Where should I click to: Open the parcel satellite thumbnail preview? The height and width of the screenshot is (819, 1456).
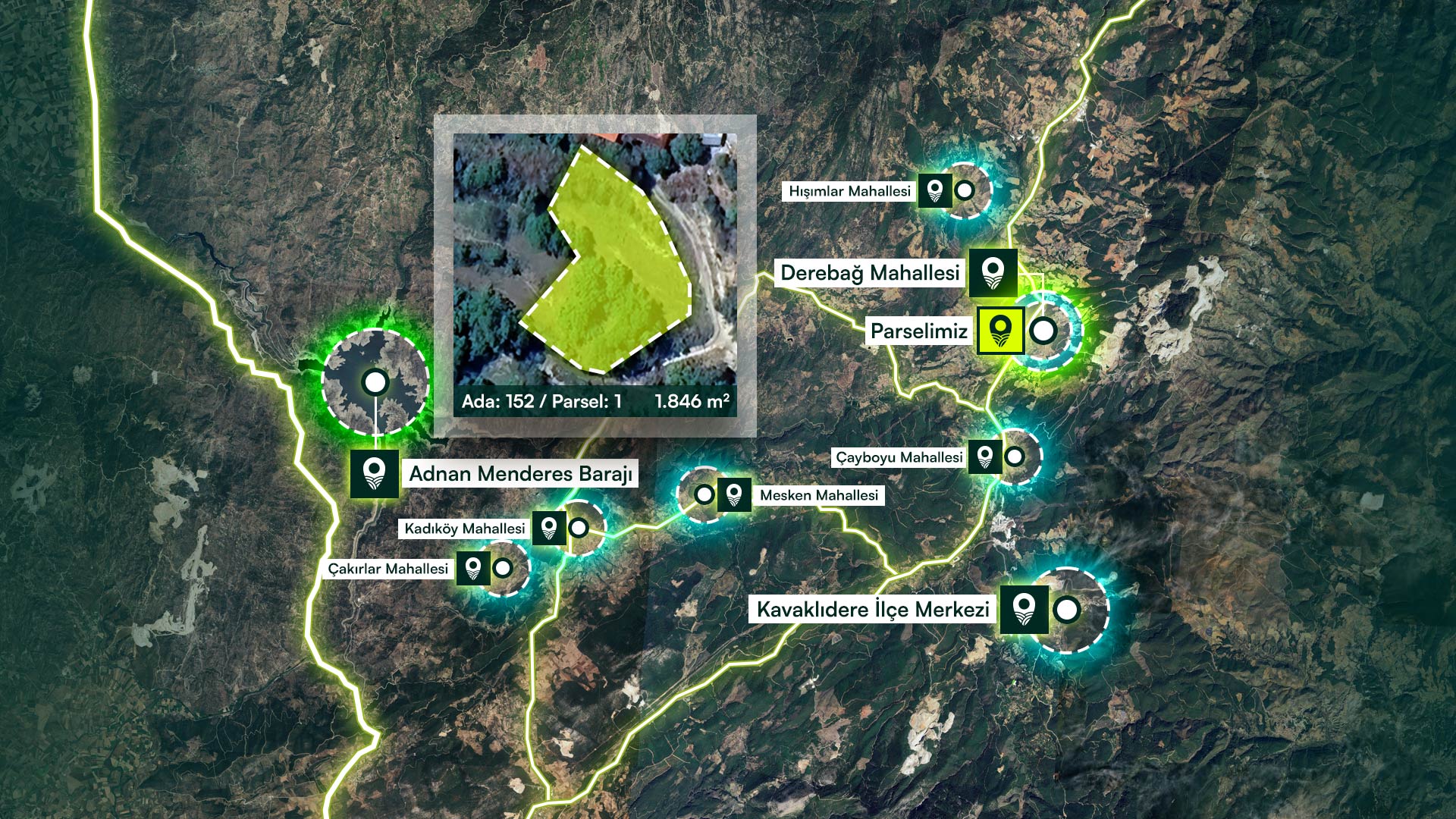(595, 258)
